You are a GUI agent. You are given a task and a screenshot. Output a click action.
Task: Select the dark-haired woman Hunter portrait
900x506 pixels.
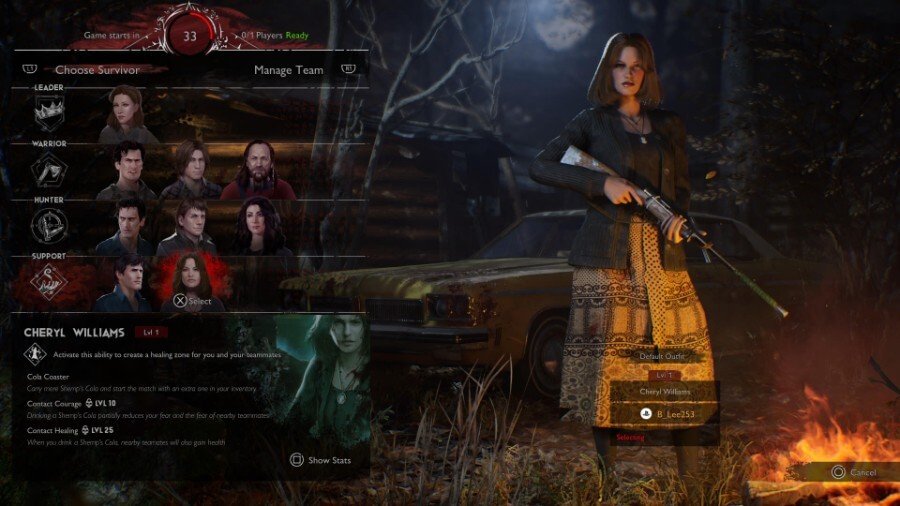tap(257, 224)
